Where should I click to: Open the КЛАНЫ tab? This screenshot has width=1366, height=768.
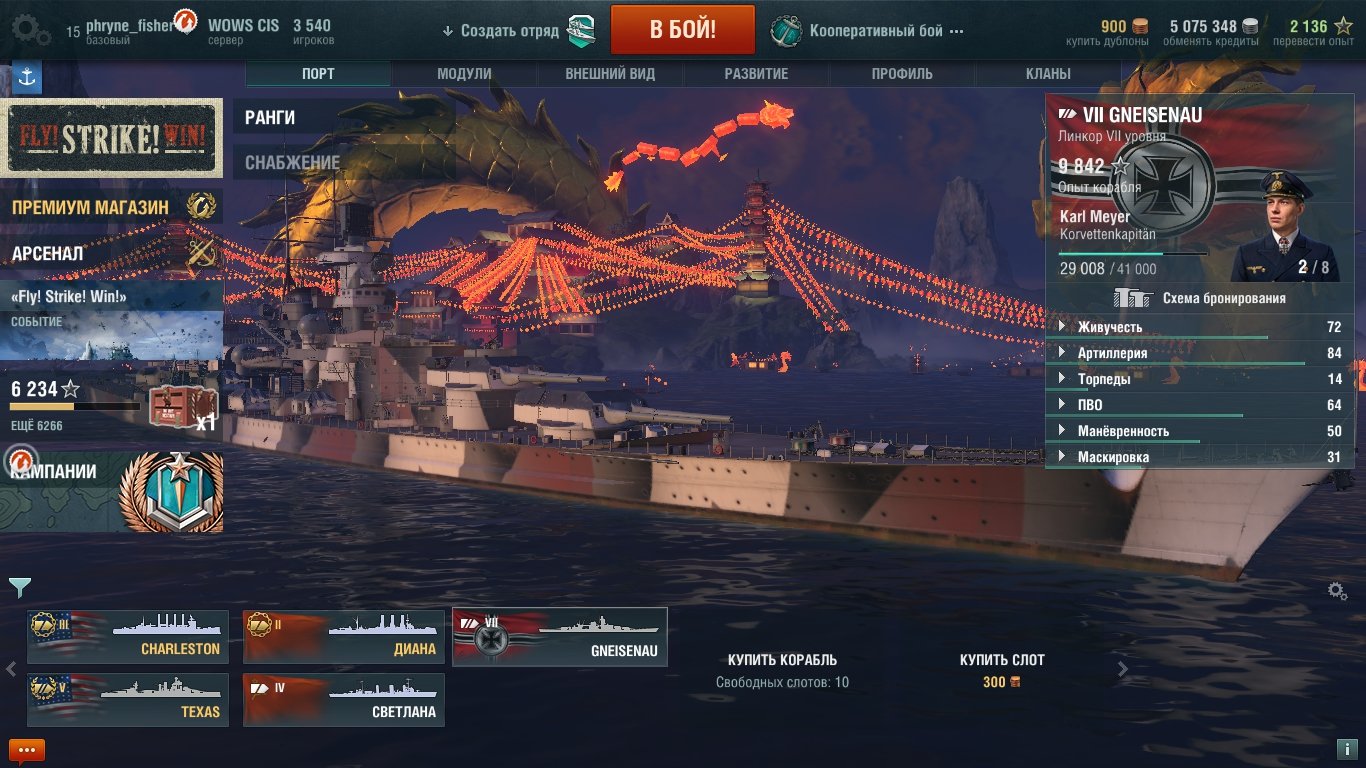click(x=1048, y=74)
